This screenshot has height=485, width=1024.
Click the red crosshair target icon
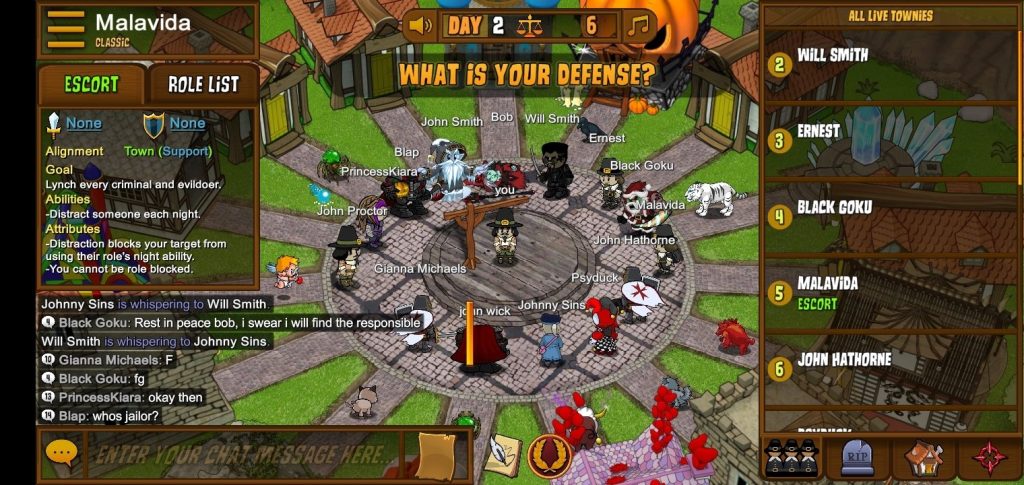989,457
